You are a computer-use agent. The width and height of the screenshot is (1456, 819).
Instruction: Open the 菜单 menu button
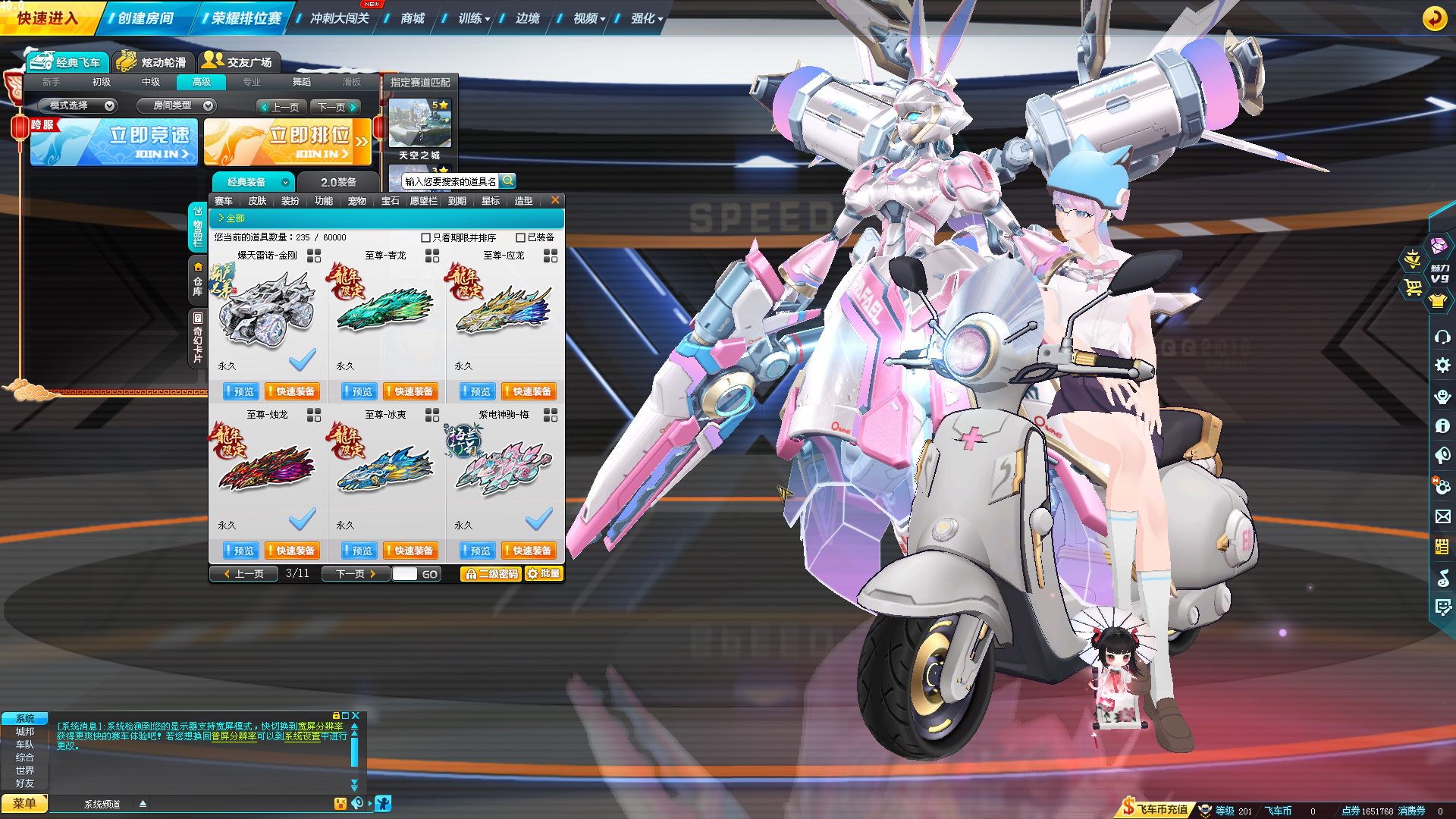(x=24, y=803)
